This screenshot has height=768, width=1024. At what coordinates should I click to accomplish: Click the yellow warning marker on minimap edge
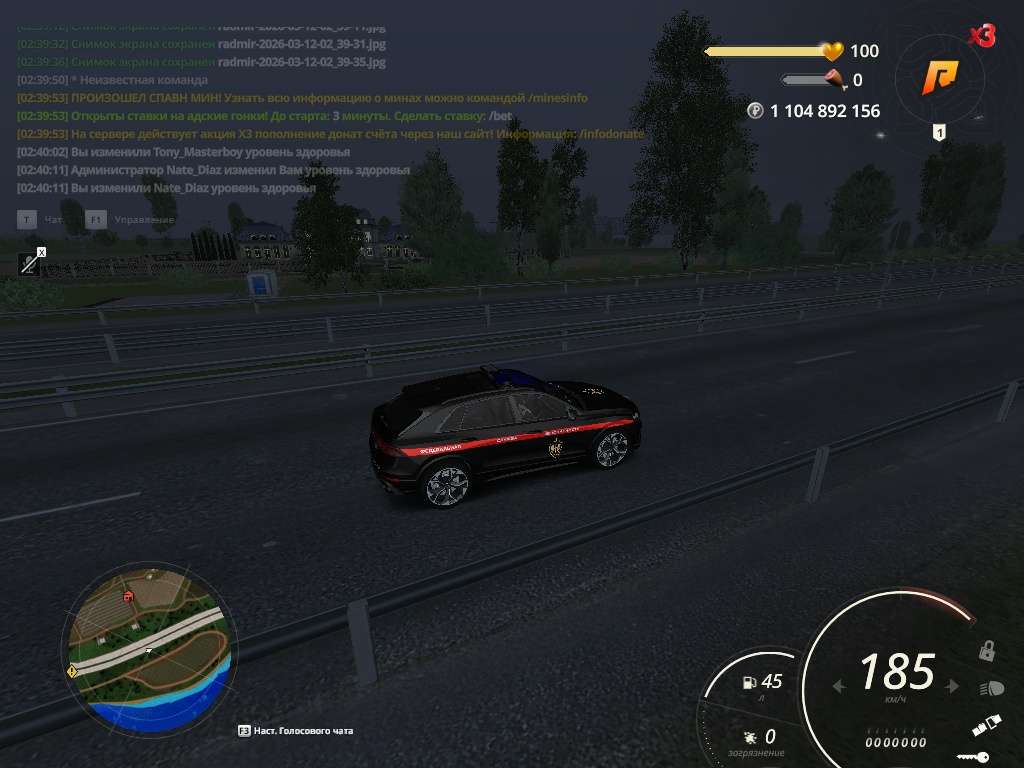(x=72, y=671)
